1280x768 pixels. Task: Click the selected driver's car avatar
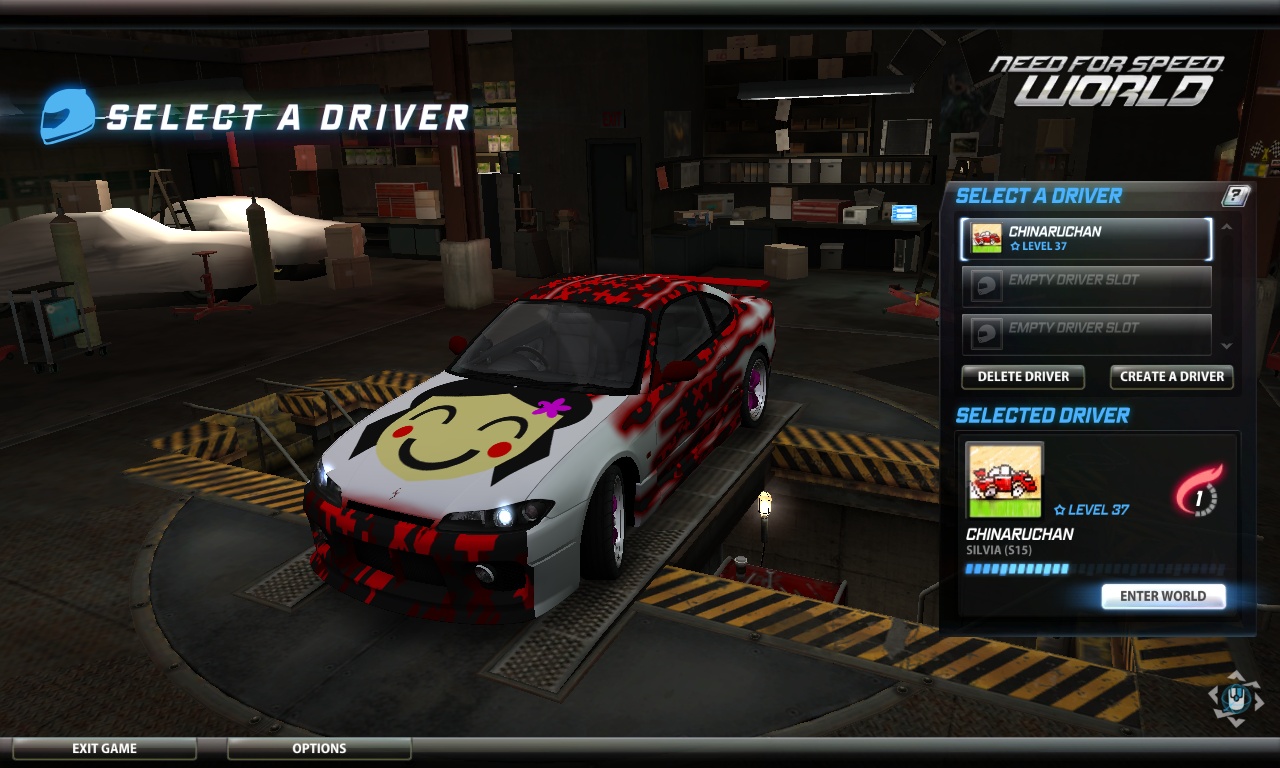pyautogui.click(x=1004, y=480)
